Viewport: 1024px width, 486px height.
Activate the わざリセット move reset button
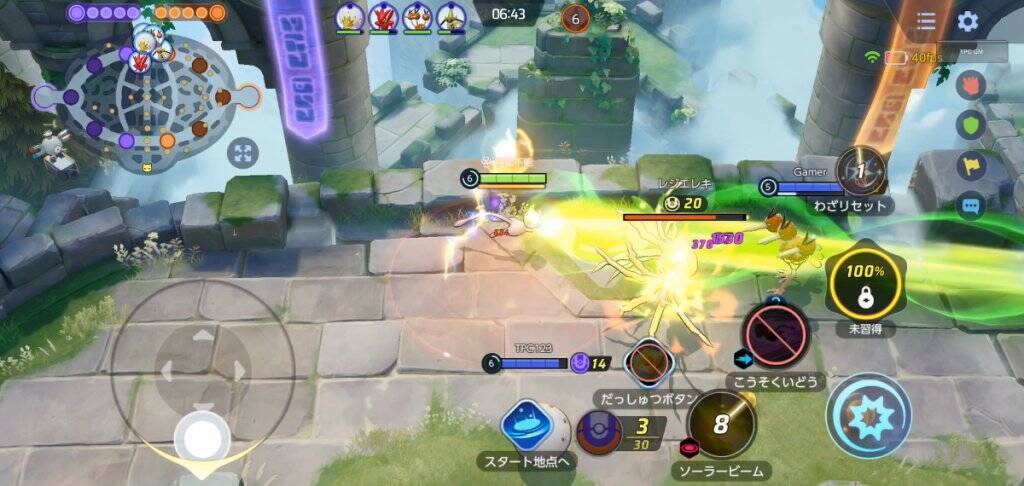pos(860,172)
